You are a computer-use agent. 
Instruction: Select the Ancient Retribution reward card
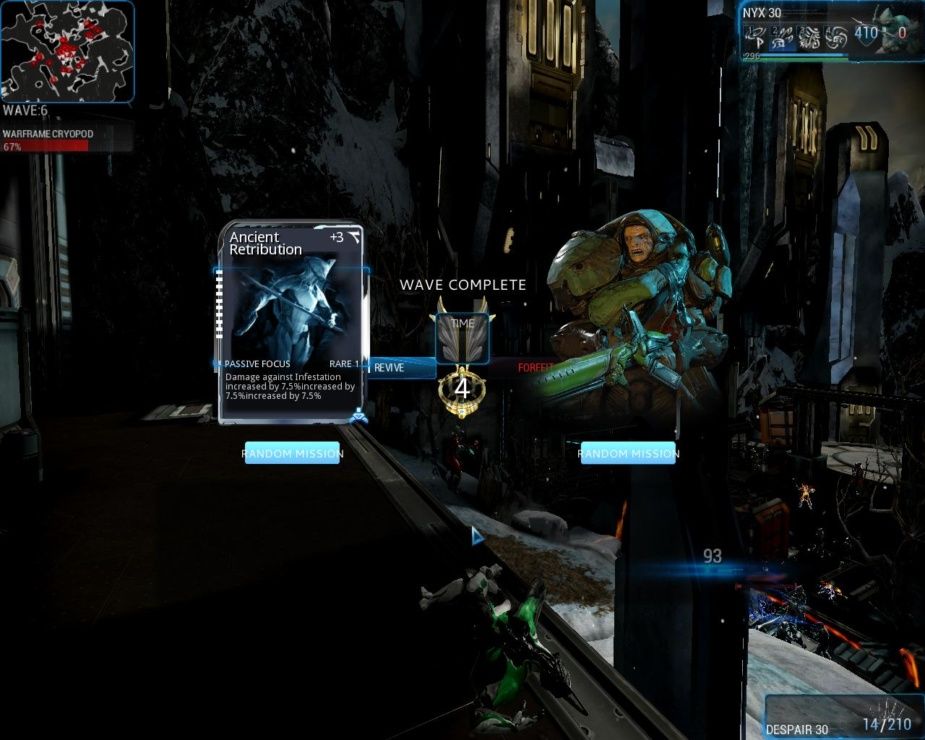click(x=290, y=322)
